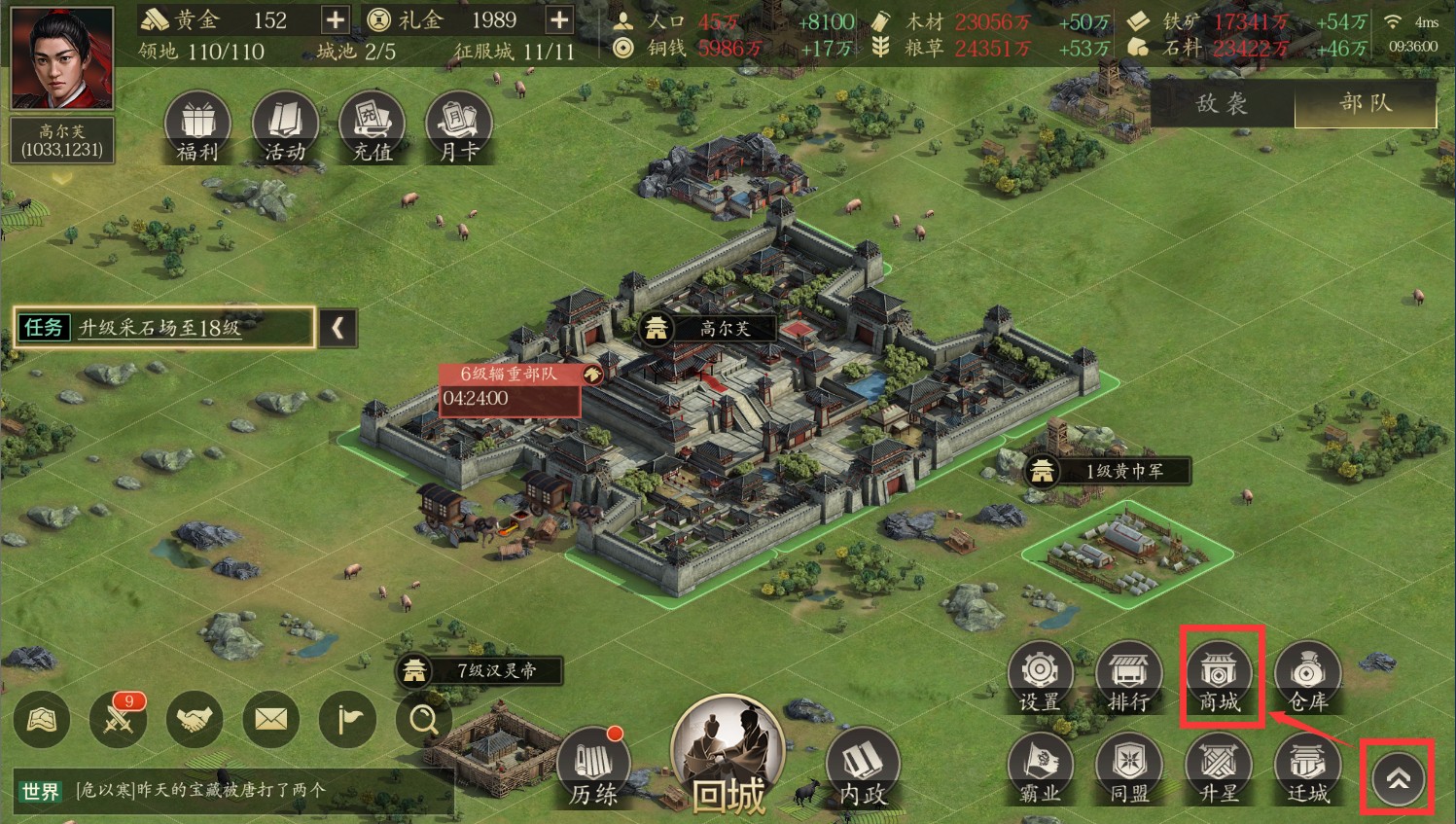This screenshot has width=1456, height=824.
Task: Open the 设置 settings menu
Action: tap(1040, 677)
